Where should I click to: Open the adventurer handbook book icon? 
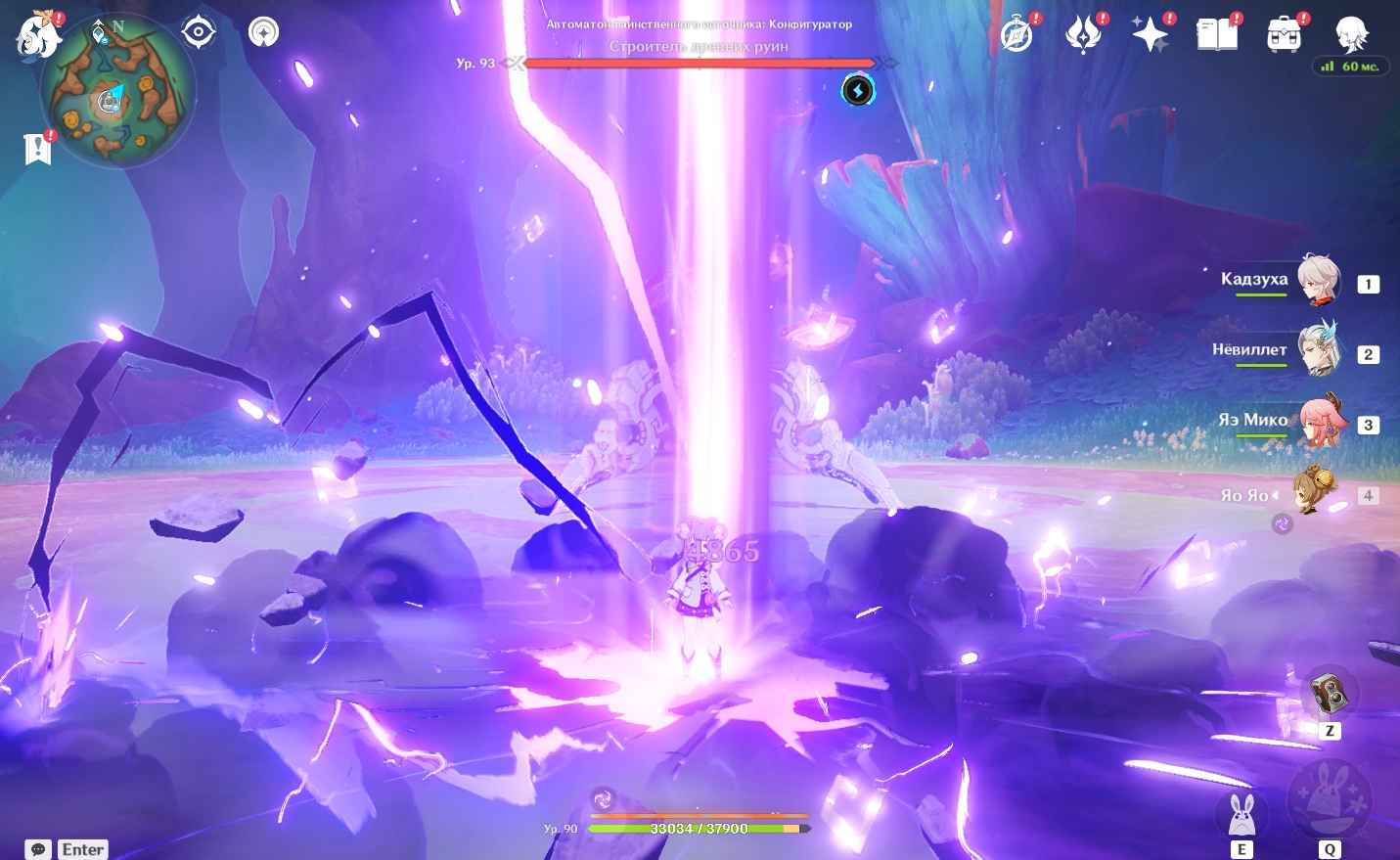click(x=1217, y=35)
